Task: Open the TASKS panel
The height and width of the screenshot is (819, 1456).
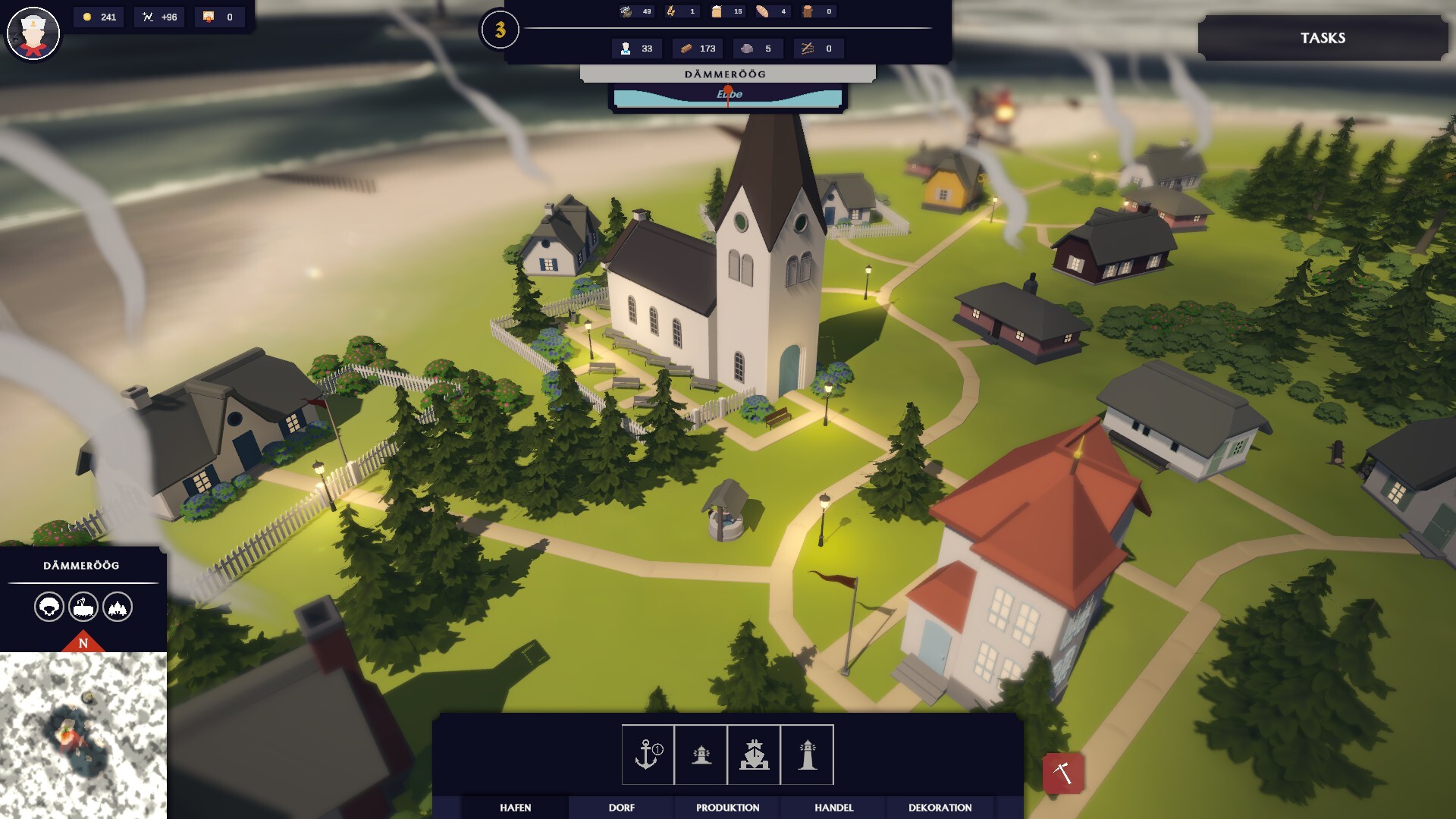Action: click(1323, 38)
